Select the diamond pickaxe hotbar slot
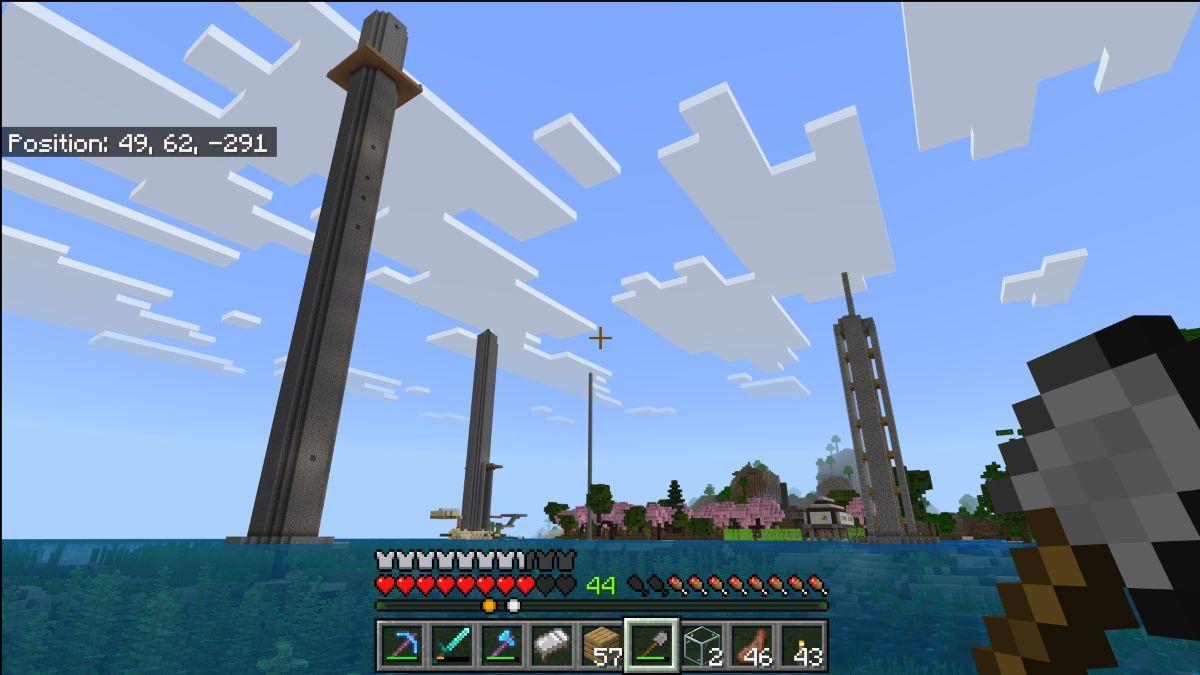Viewport: 1200px width, 675px height. coord(402,646)
